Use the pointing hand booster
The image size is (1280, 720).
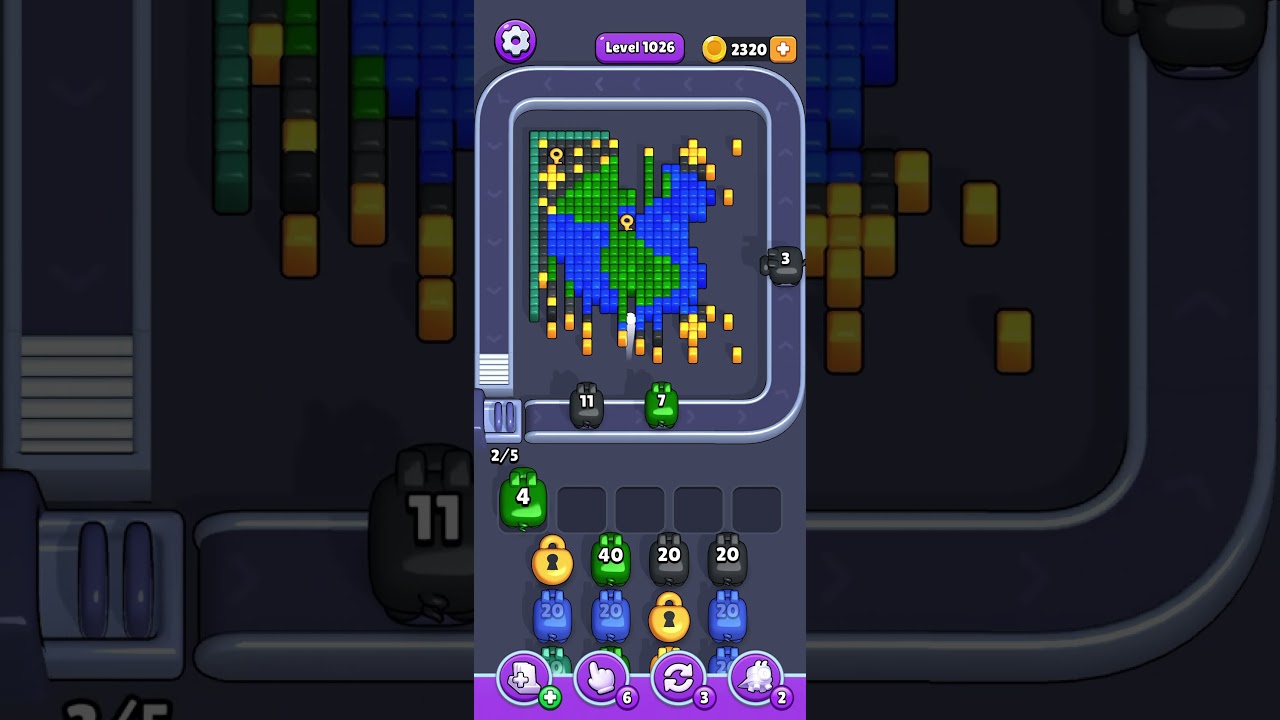pyautogui.click(x=602, y=679)
